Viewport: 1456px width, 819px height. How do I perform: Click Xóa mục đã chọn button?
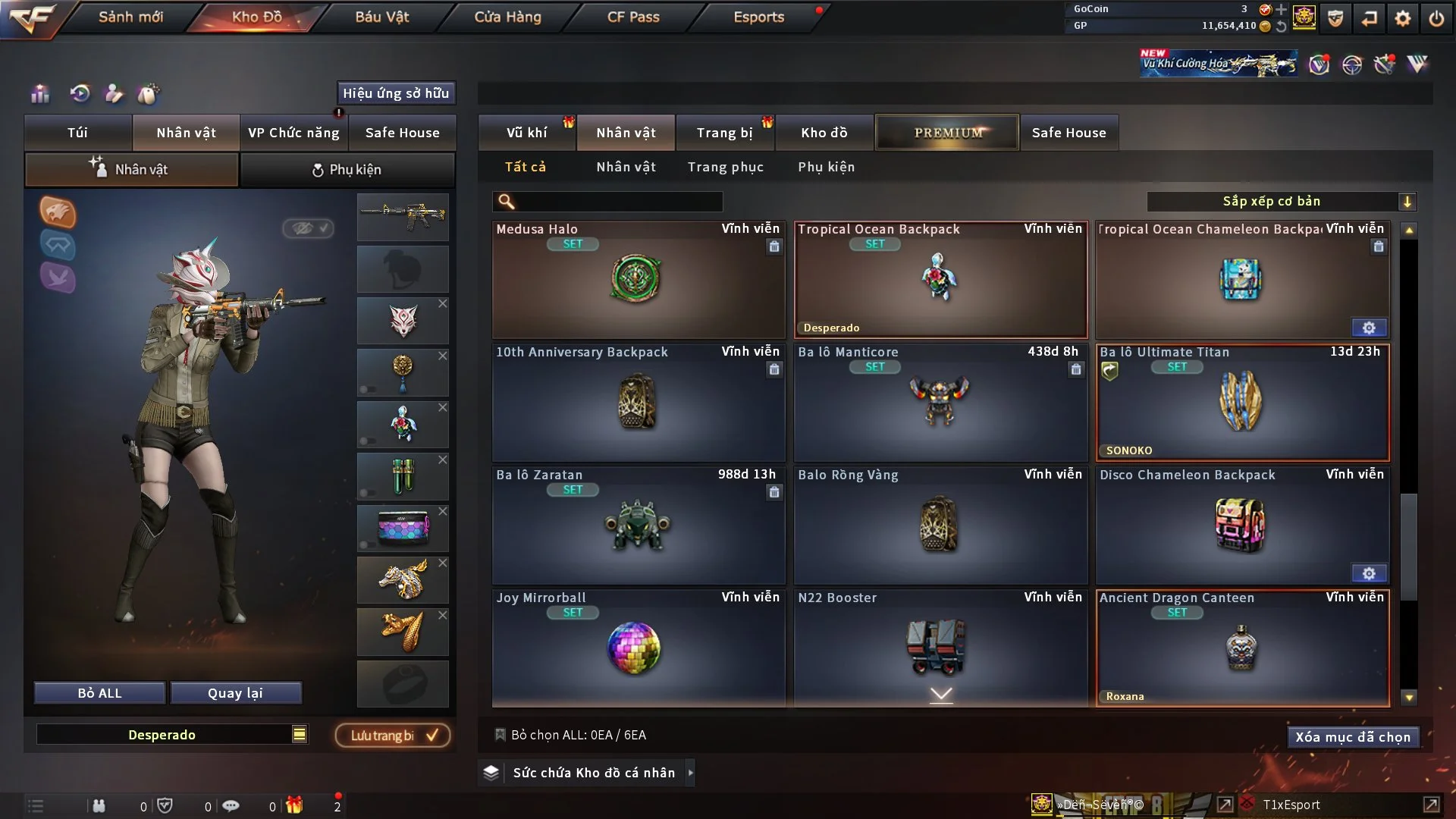pyautogui.click(x=1352, y=737)
